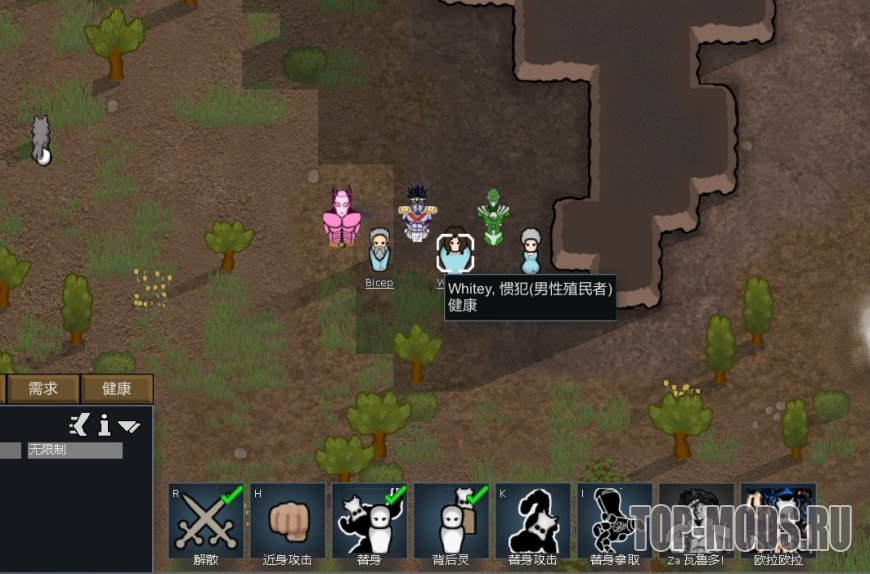Viewport: 870px width, 574px height.
Task: Use the 替身拿取 grab ability
Action: click(615, 522)
